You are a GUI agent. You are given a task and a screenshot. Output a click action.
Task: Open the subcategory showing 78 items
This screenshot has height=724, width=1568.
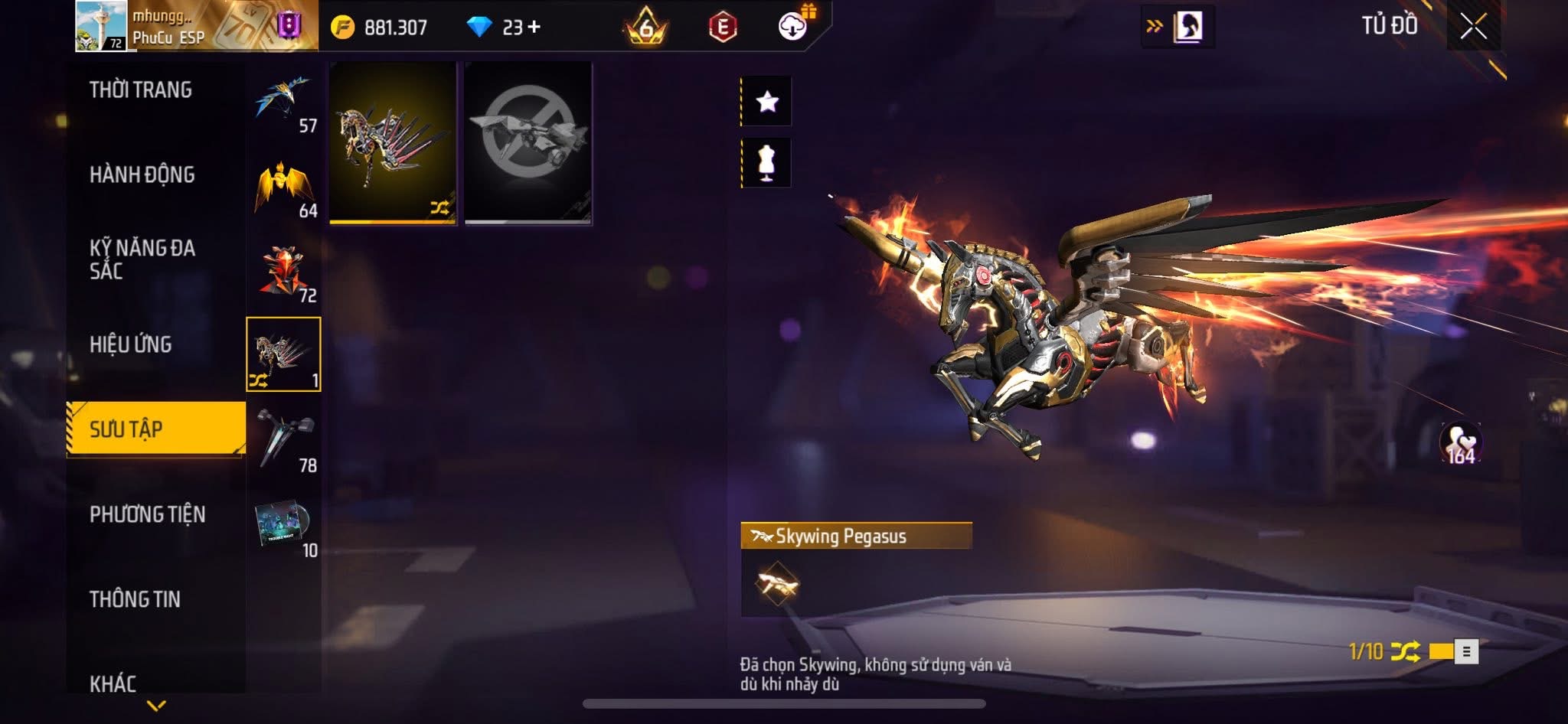[284, 442]
